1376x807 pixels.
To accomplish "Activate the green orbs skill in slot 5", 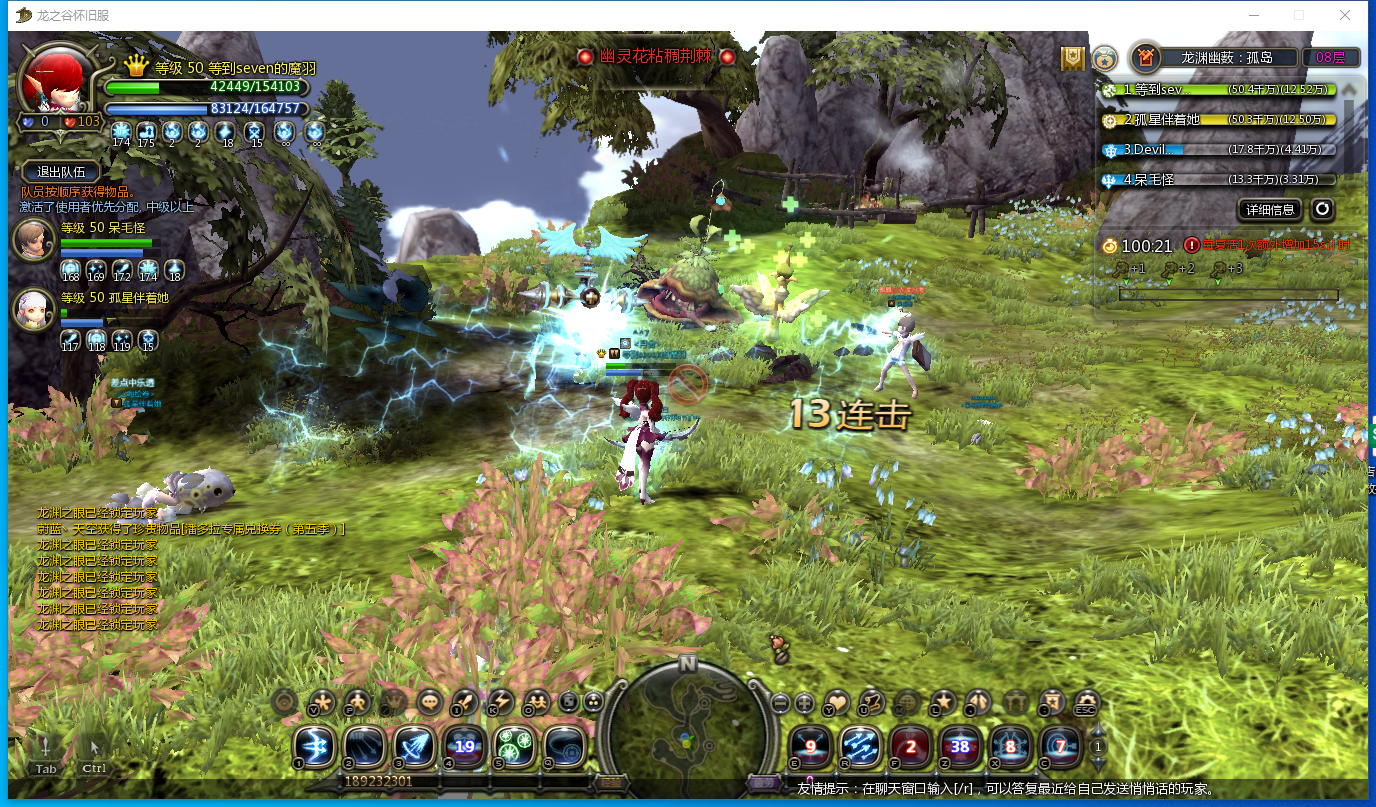I will point(514,745).
